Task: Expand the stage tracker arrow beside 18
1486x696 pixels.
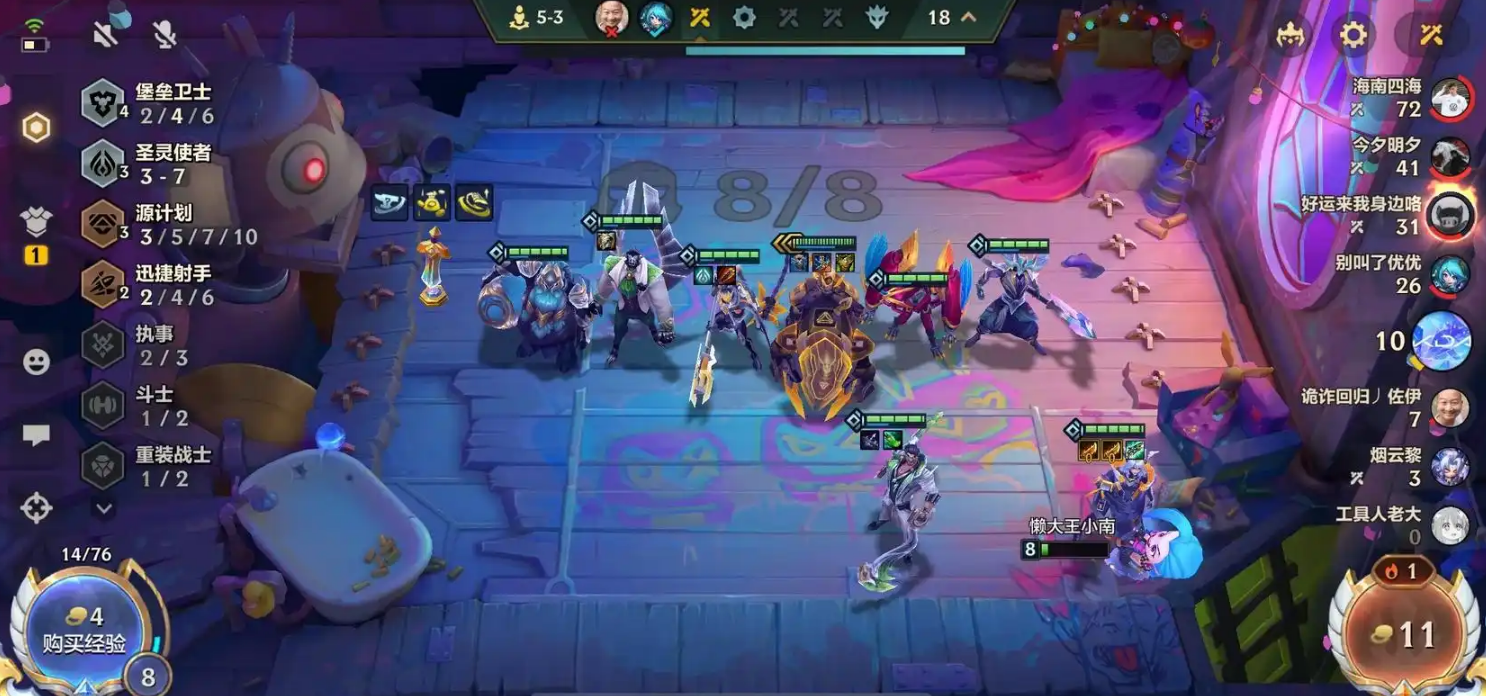Action: [968, 17]
